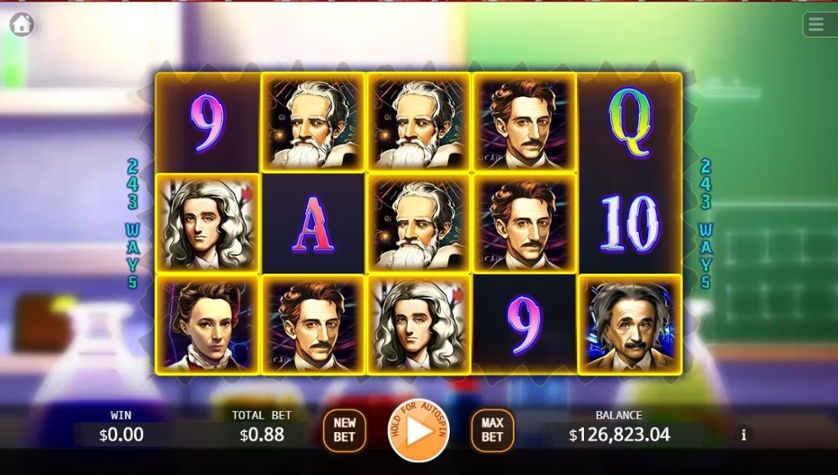This screenshot has height=475, width=838.
Task: Go to the home screen
Action: click(x=21, y=24)
